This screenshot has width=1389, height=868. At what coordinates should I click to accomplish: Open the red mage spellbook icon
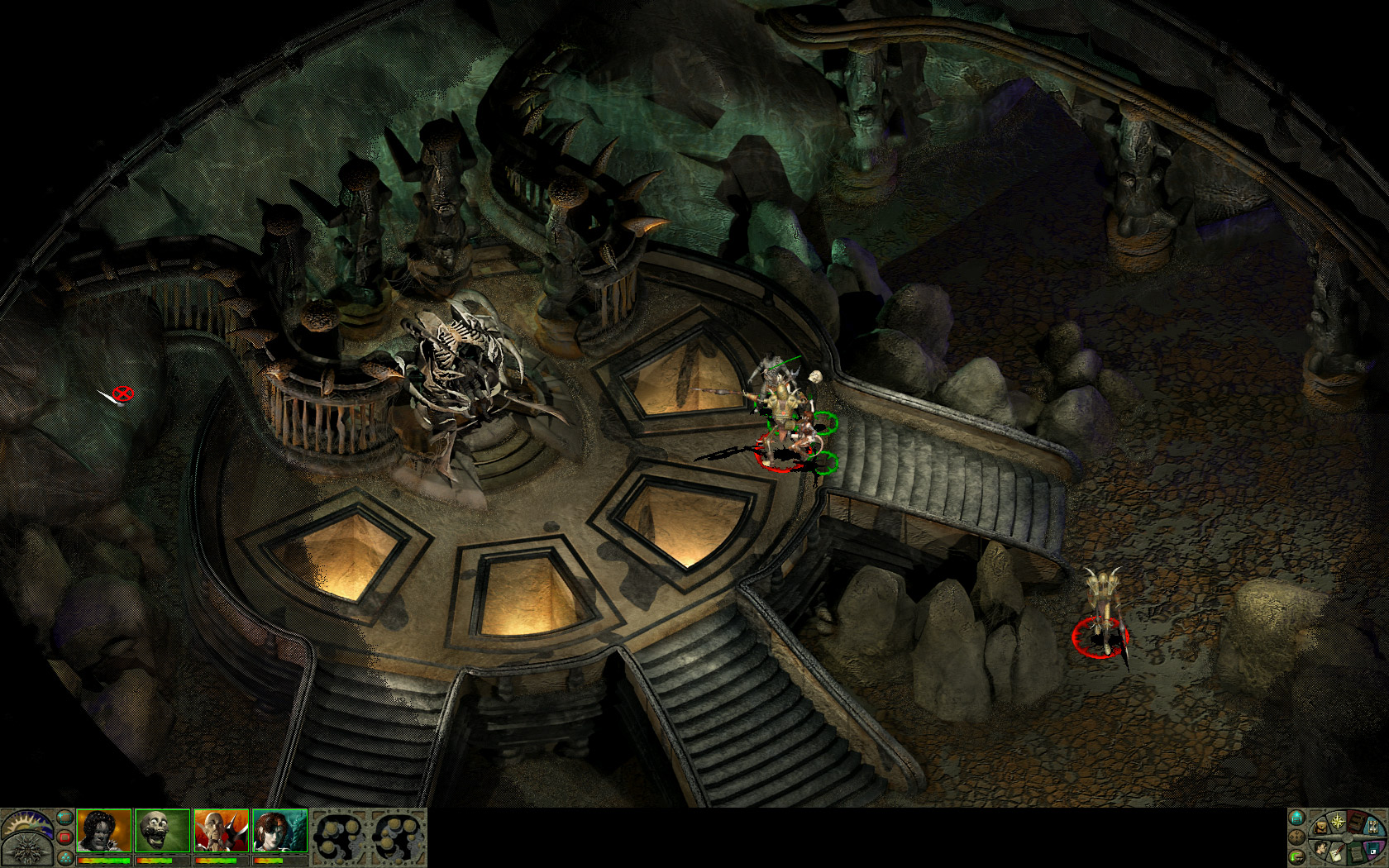[x=1357, y=823]
